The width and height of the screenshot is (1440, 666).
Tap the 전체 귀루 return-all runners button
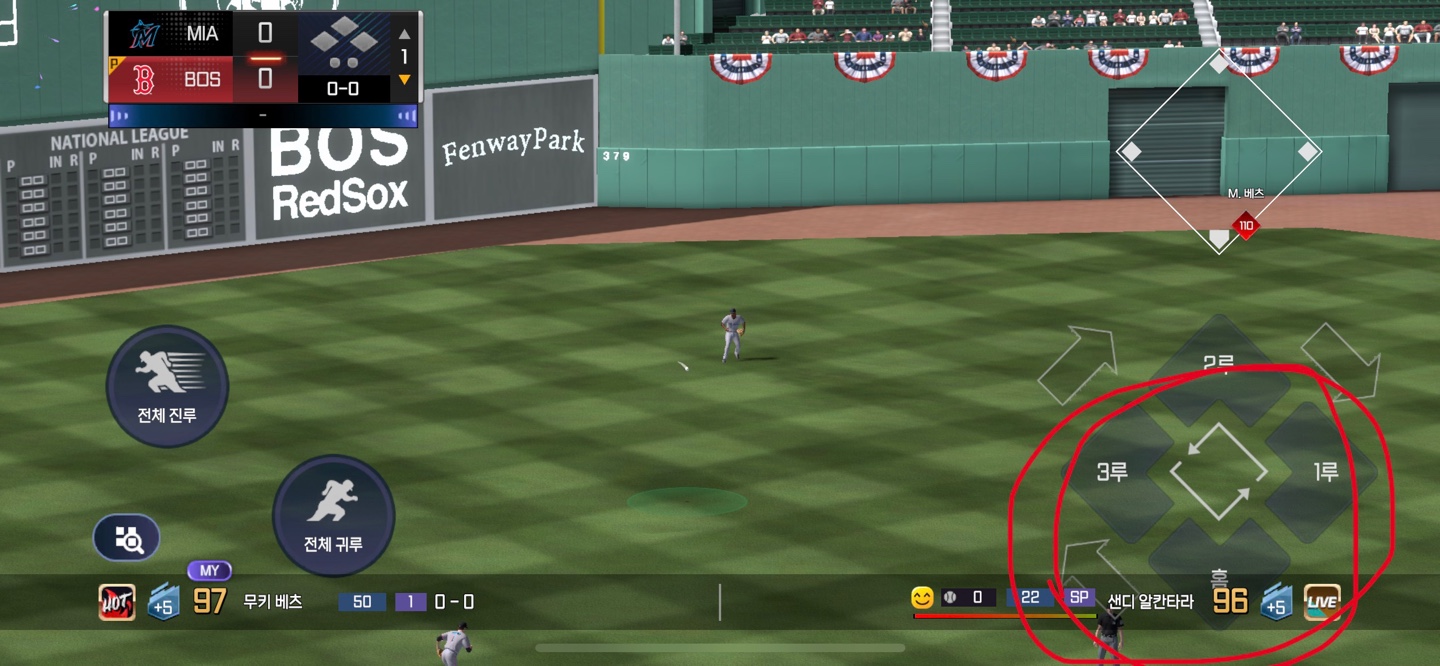333,516
